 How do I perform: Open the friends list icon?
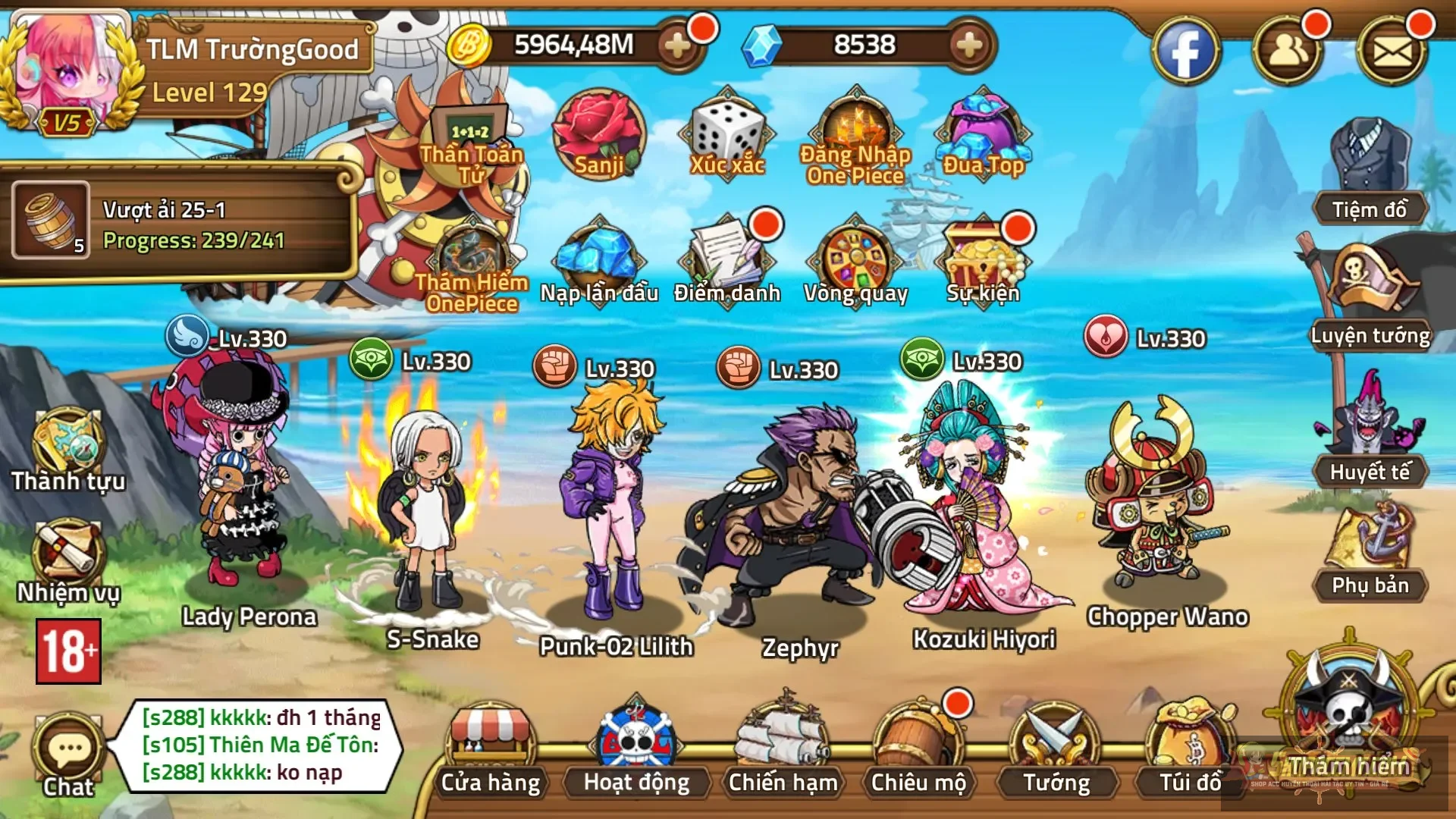1287,52
